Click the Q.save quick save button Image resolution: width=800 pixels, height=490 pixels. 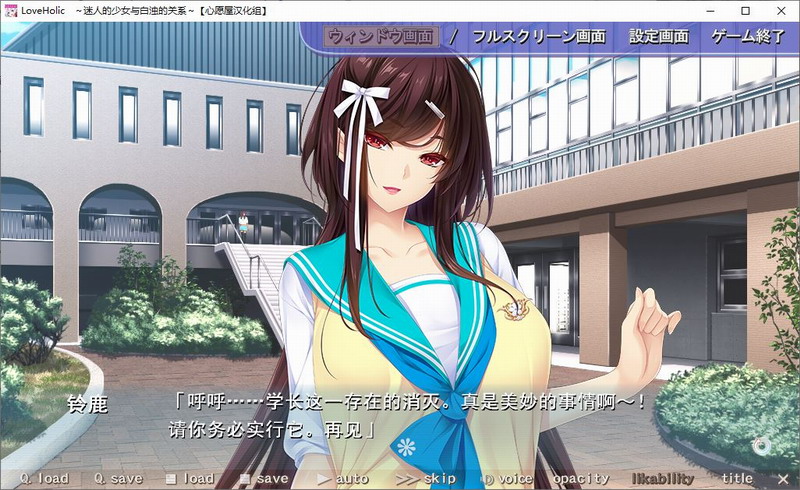(118, 479)
